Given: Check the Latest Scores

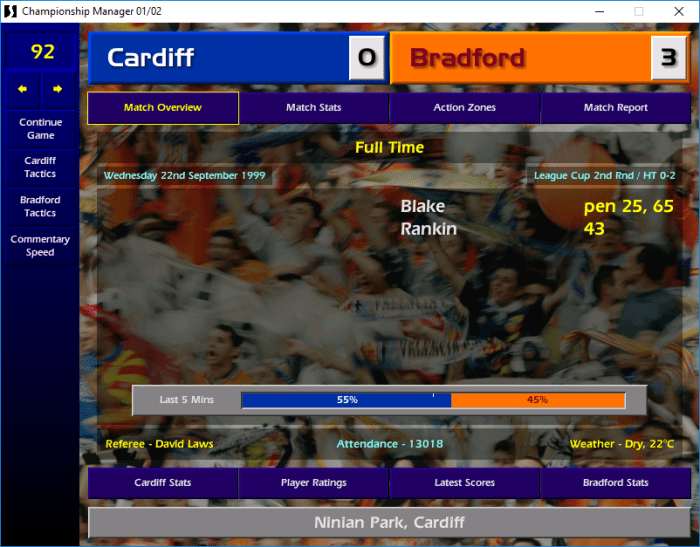Looking at the screenshot, I should (x=464, y=483).
